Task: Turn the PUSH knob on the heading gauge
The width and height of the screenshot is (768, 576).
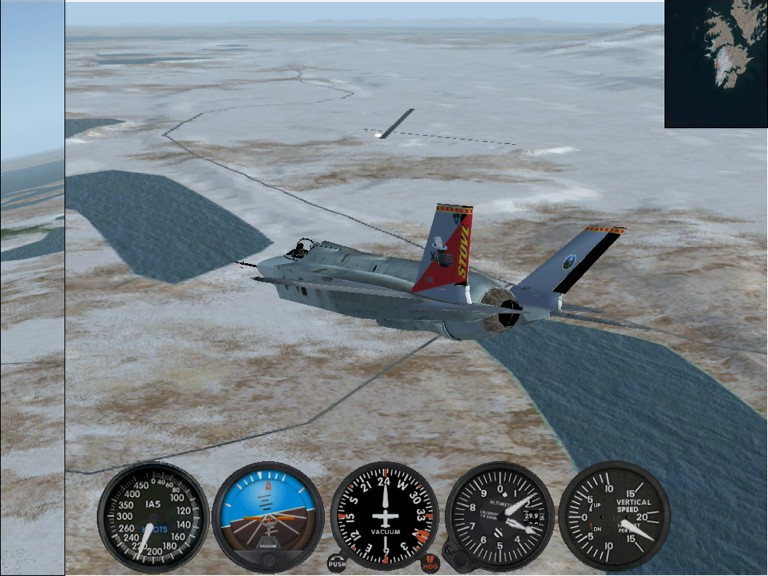Action: pos(337,563)
